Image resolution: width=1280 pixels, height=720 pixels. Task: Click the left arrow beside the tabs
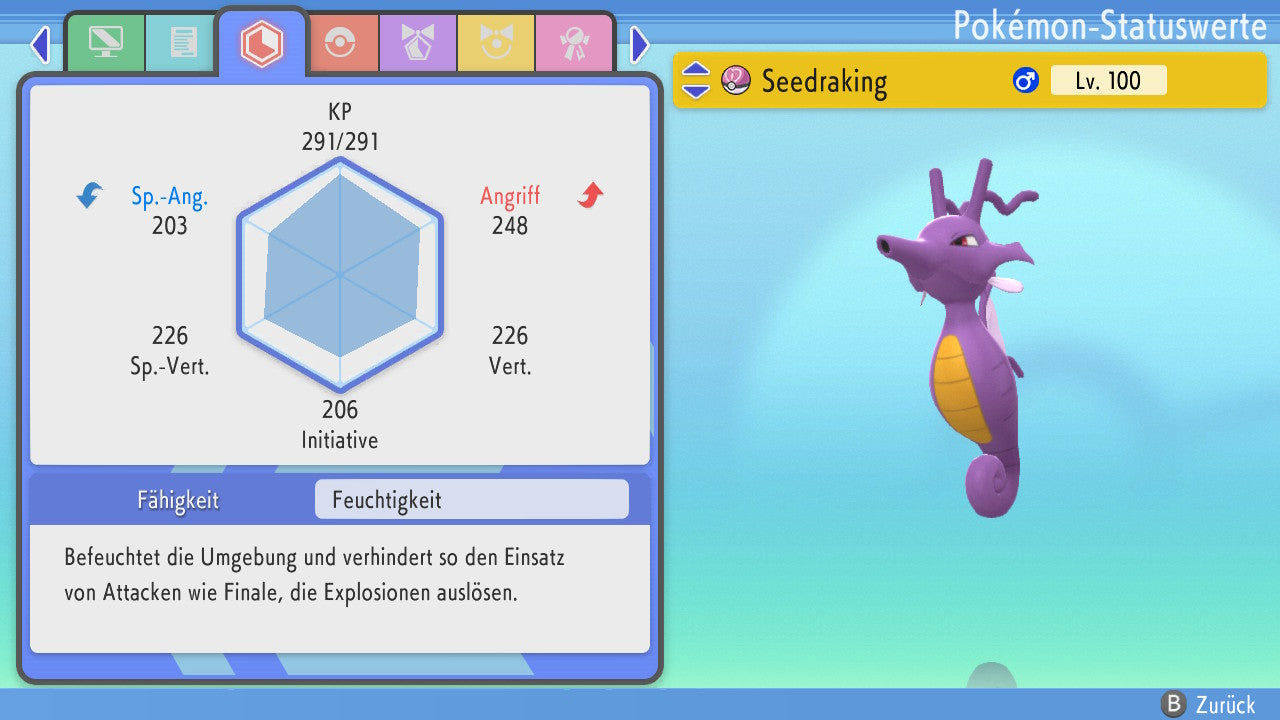40,44
